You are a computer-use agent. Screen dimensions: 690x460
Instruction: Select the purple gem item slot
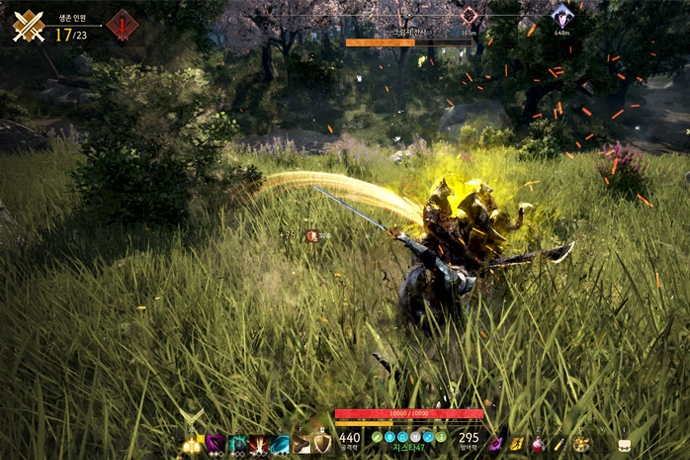496,443
